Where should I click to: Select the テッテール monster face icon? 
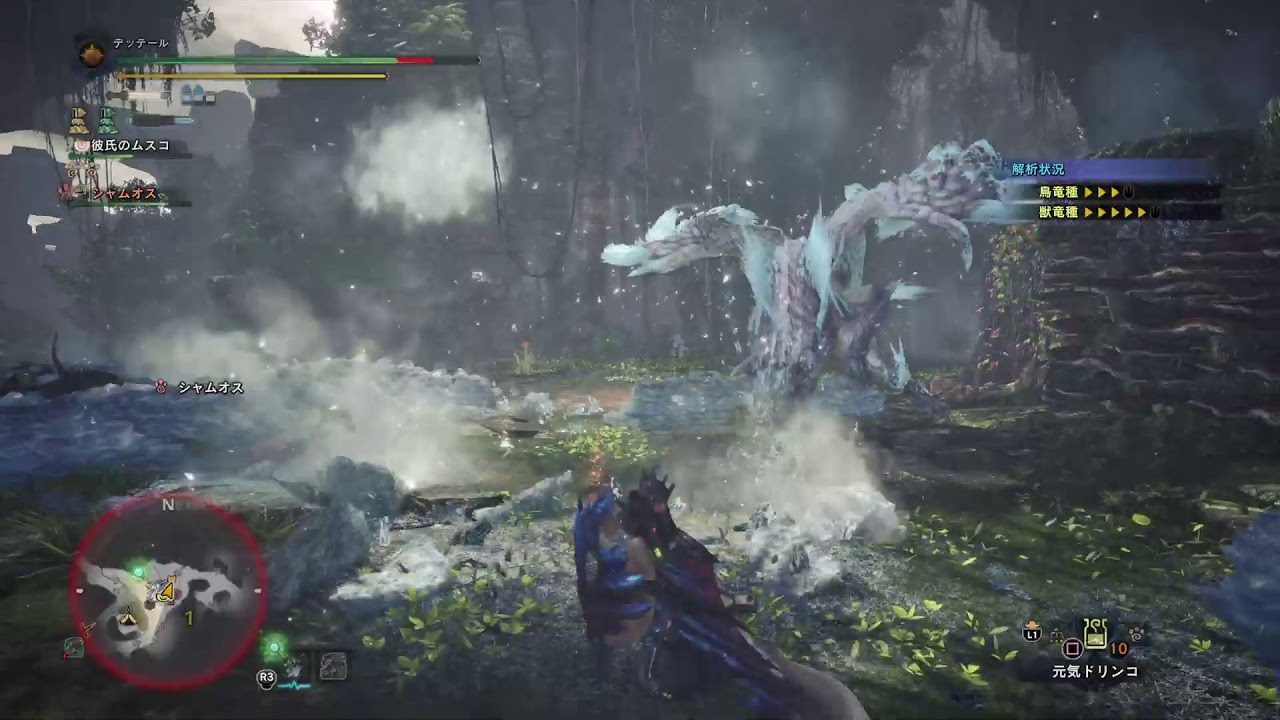point(92,54)
